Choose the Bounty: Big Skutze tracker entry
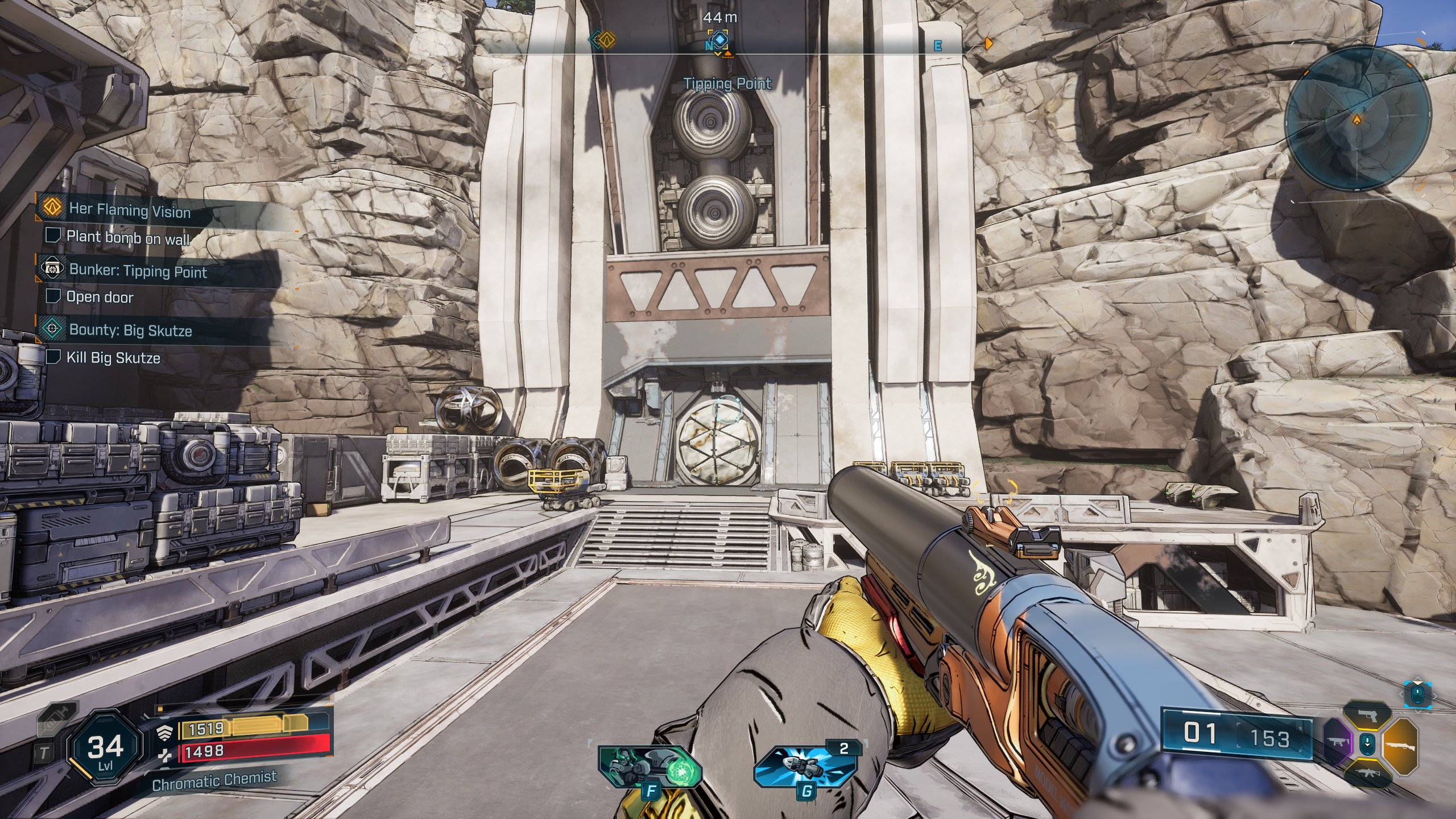1456x819 pixels. coord(130,330)
